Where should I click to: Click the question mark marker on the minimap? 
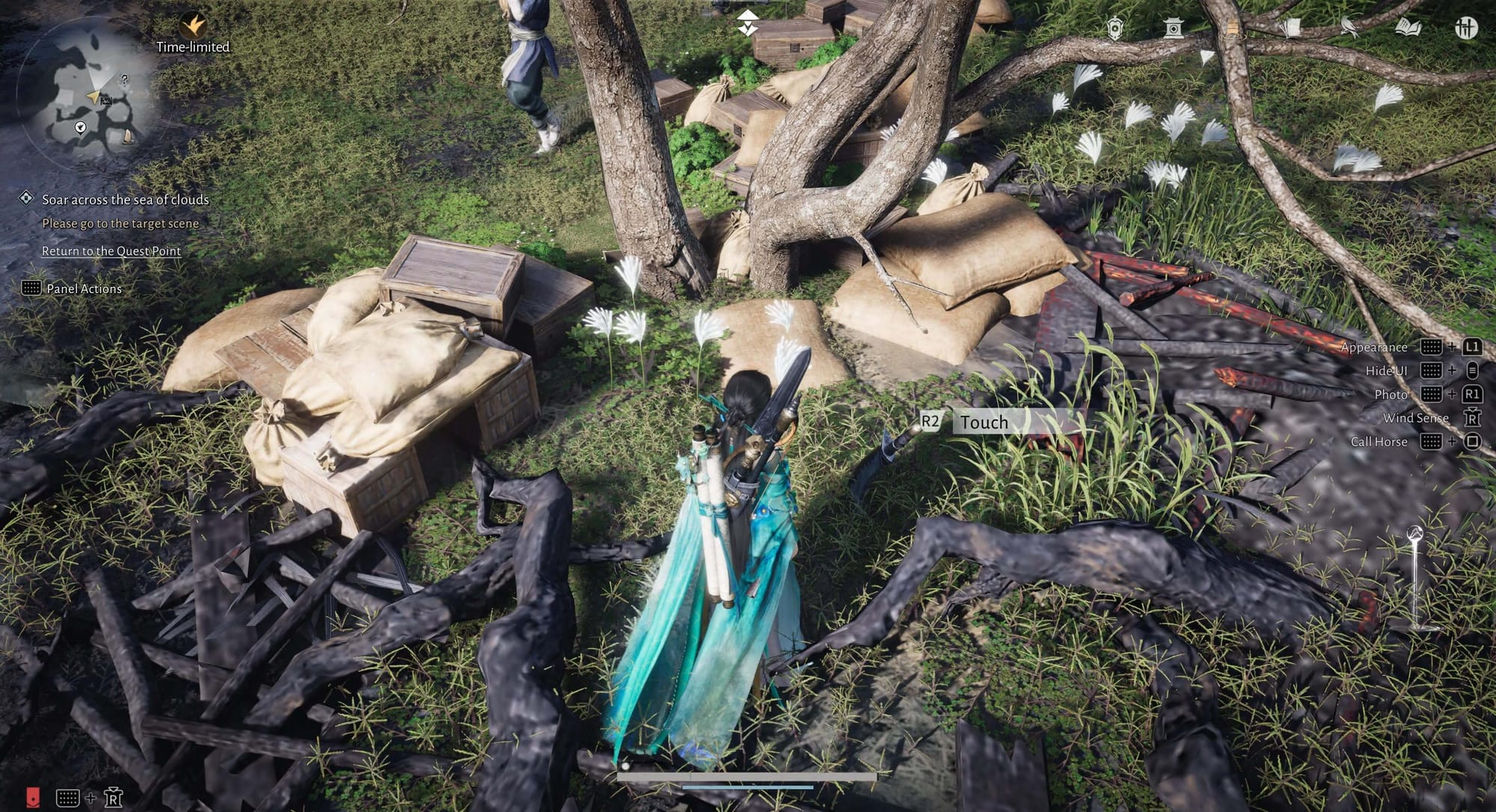pyautogui.click(x=125, y=79)
